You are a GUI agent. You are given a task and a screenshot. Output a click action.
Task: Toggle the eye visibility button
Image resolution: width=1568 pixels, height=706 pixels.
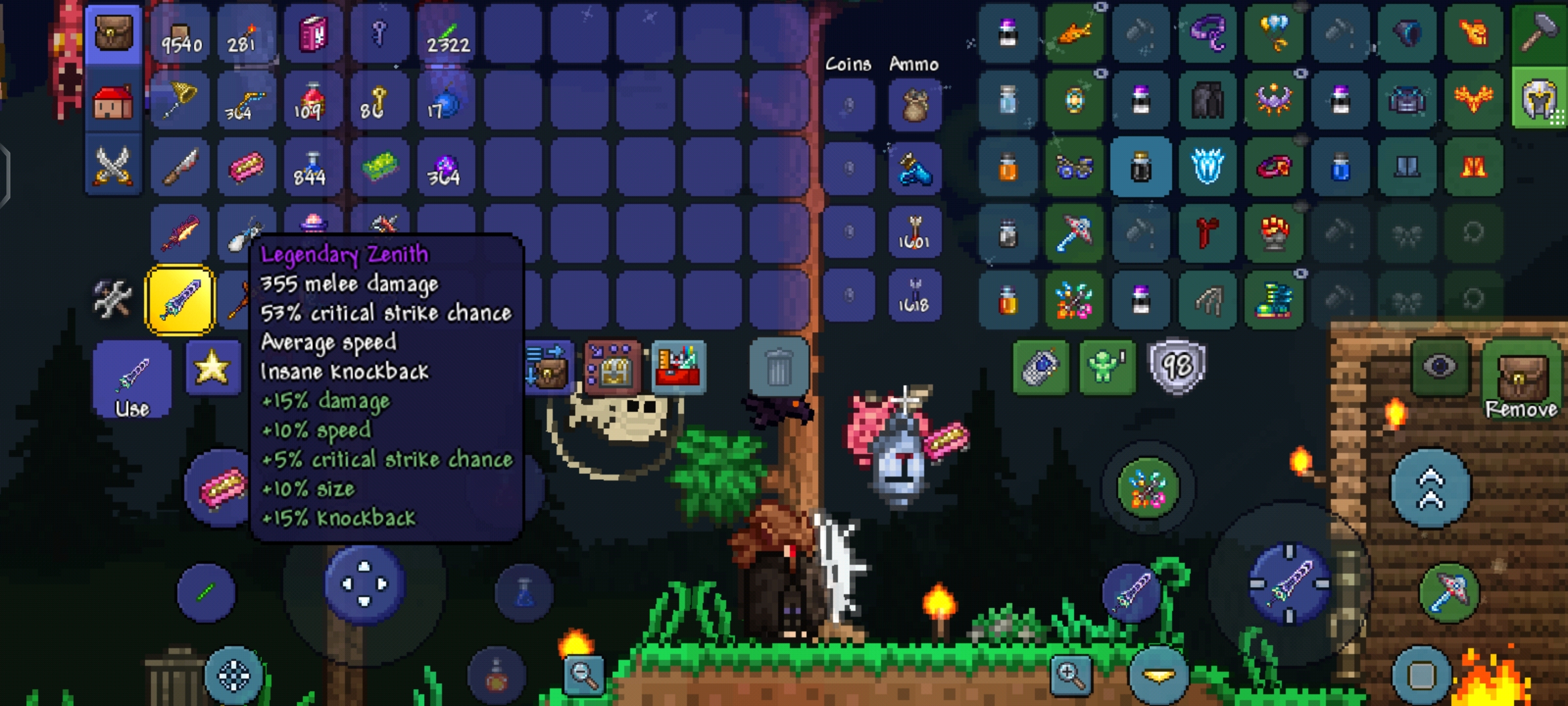click(1440, 366)
